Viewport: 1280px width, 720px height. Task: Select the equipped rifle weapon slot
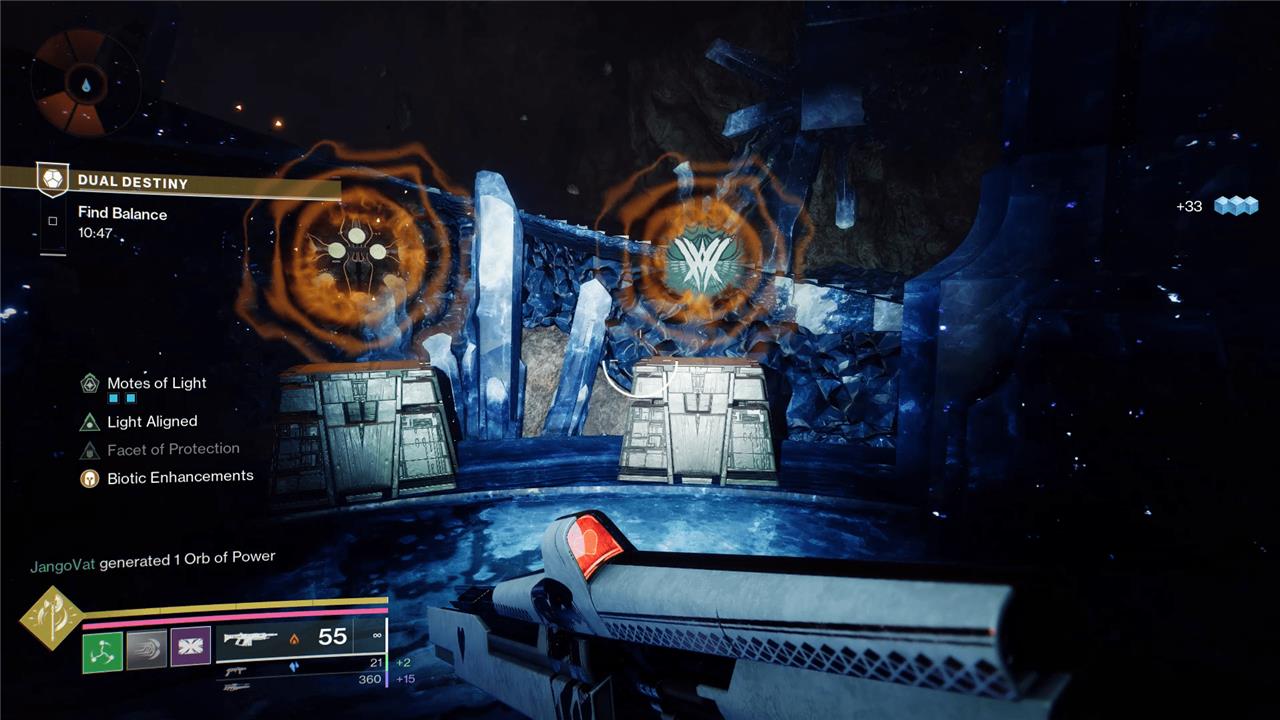click(x=250, y=638)
